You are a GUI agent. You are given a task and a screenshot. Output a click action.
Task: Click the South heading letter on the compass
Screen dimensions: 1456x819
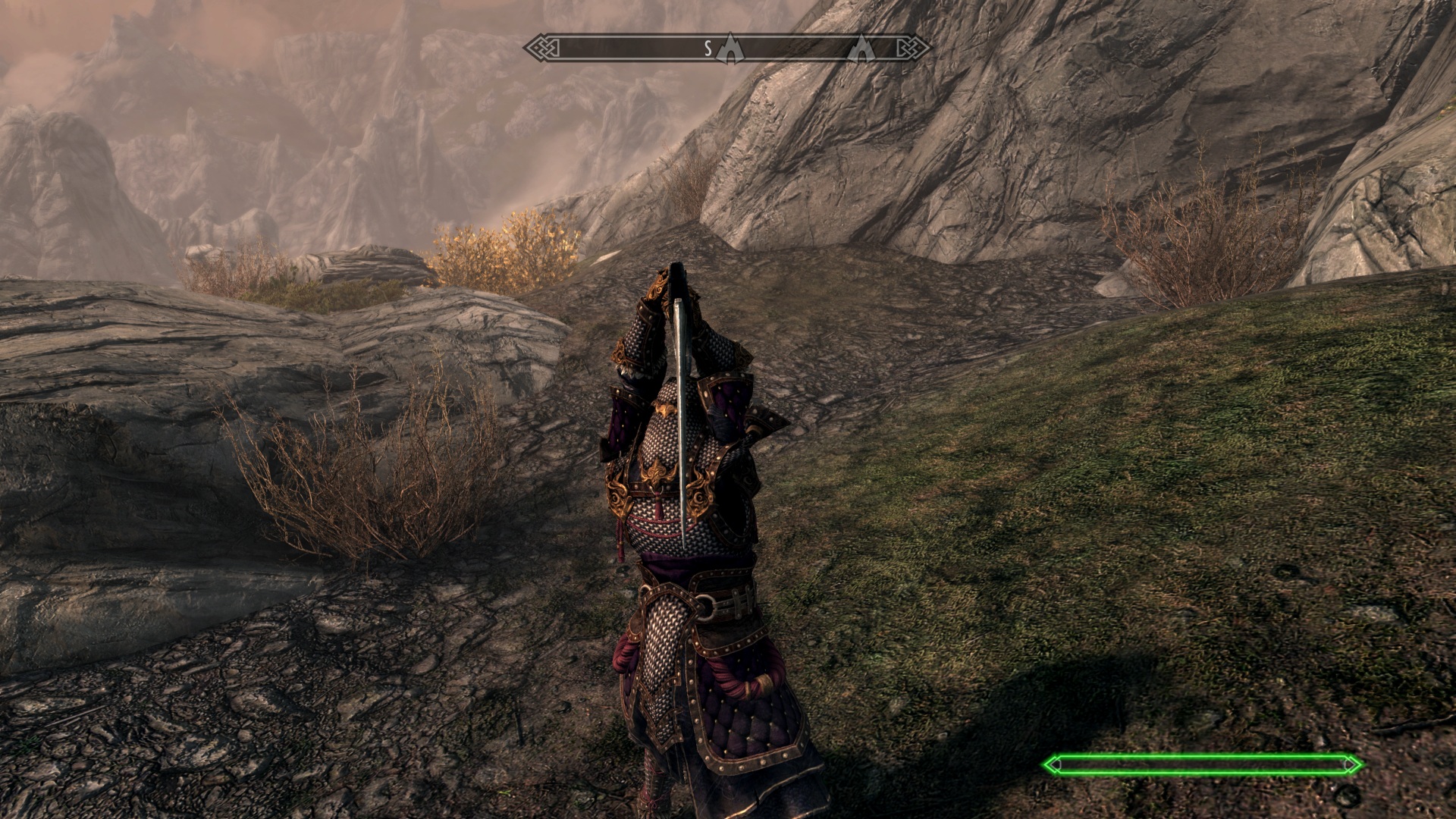pos(708,49)
